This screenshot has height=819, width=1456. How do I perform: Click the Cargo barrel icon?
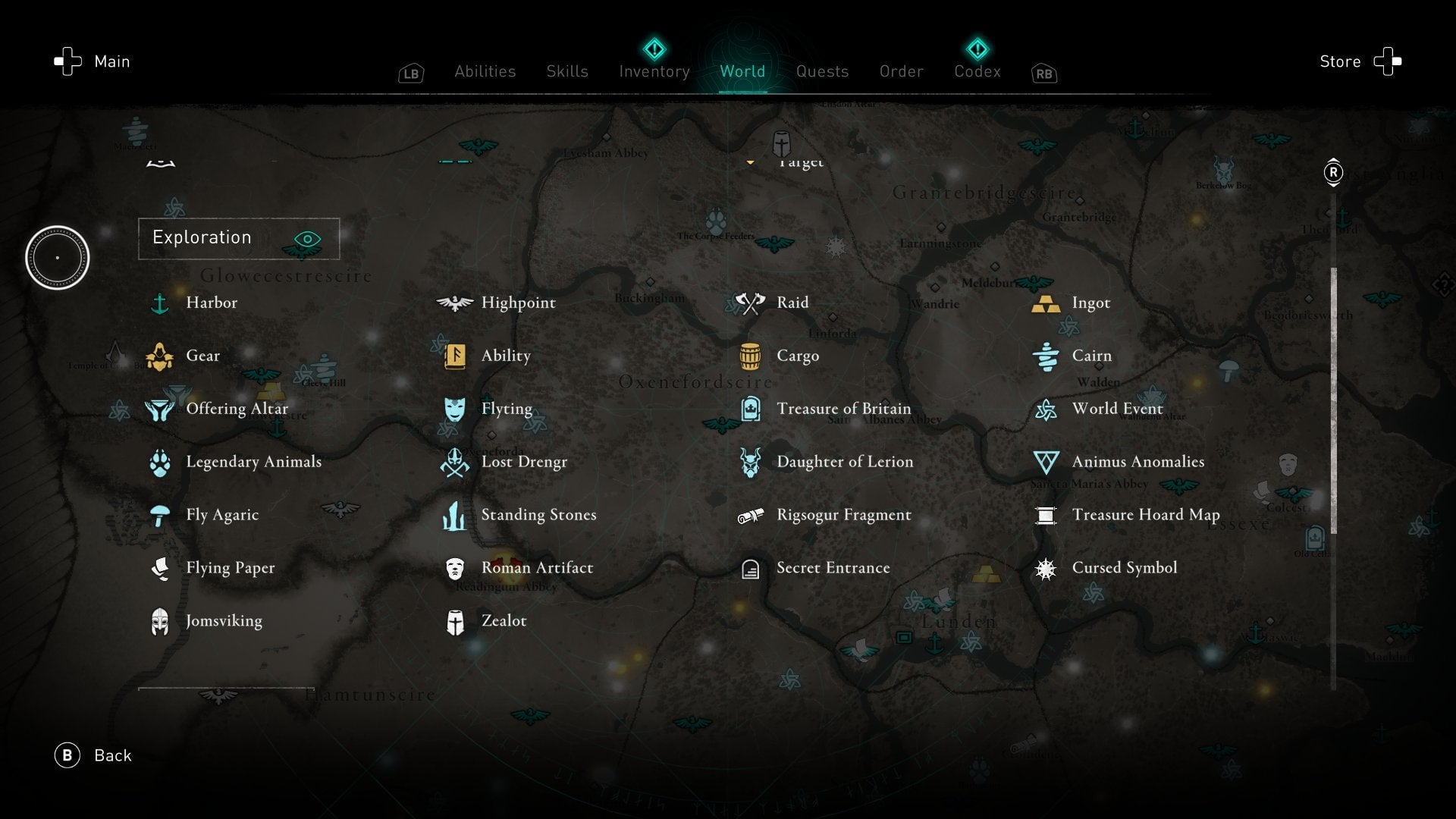[x=749, y=355]
